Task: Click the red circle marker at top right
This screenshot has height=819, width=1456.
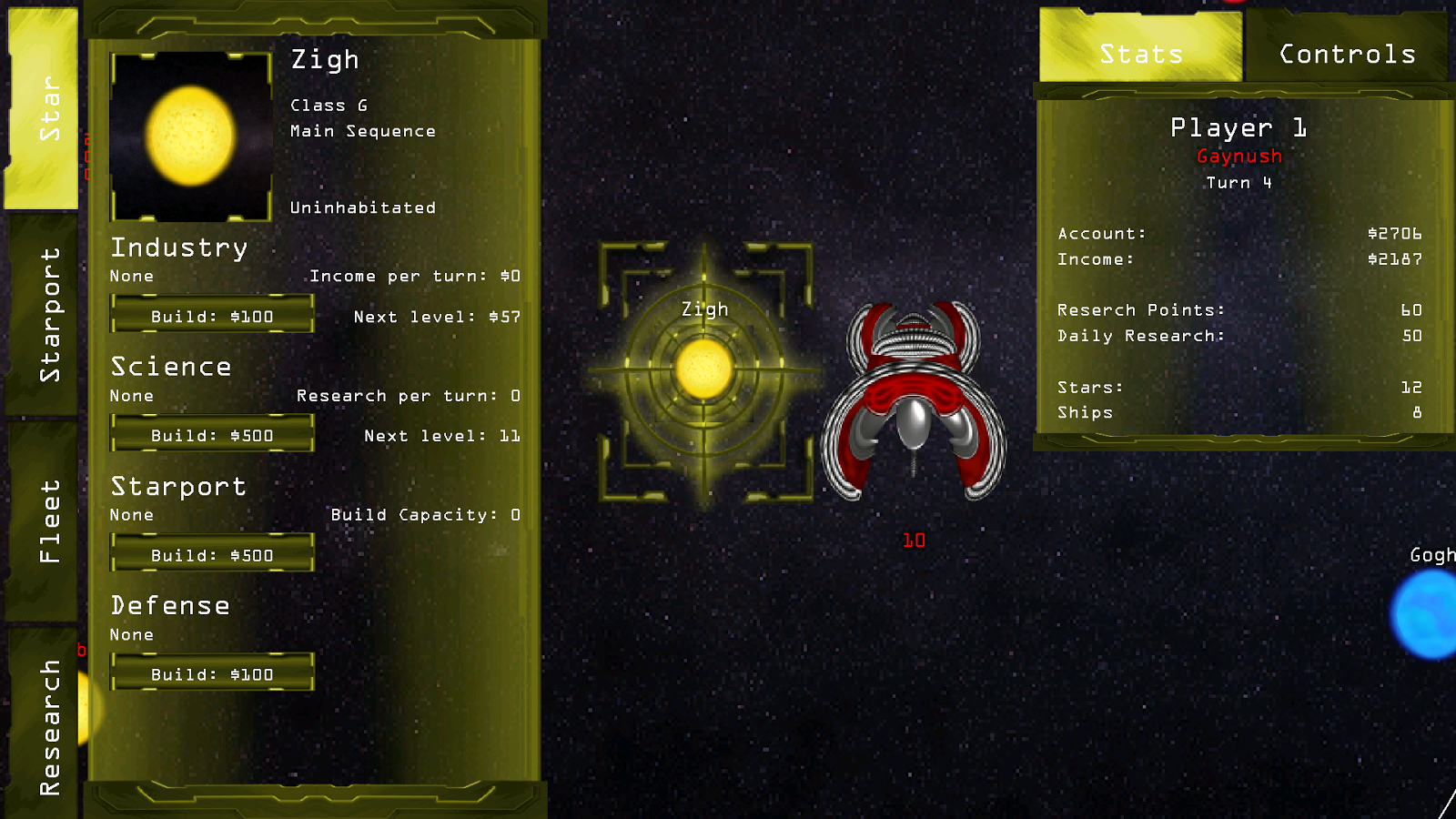Action: 1236,3
